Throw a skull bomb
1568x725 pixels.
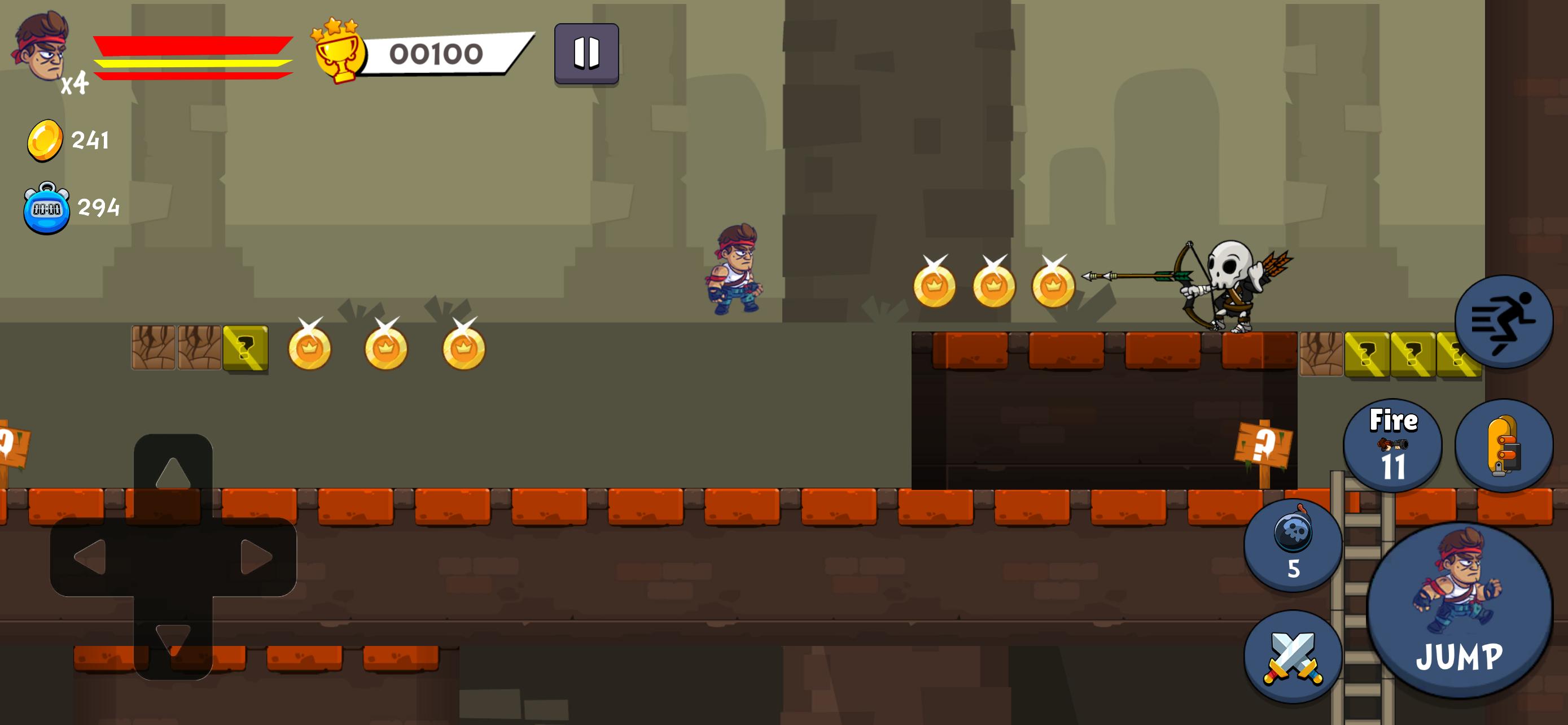tap(1293, 545)
